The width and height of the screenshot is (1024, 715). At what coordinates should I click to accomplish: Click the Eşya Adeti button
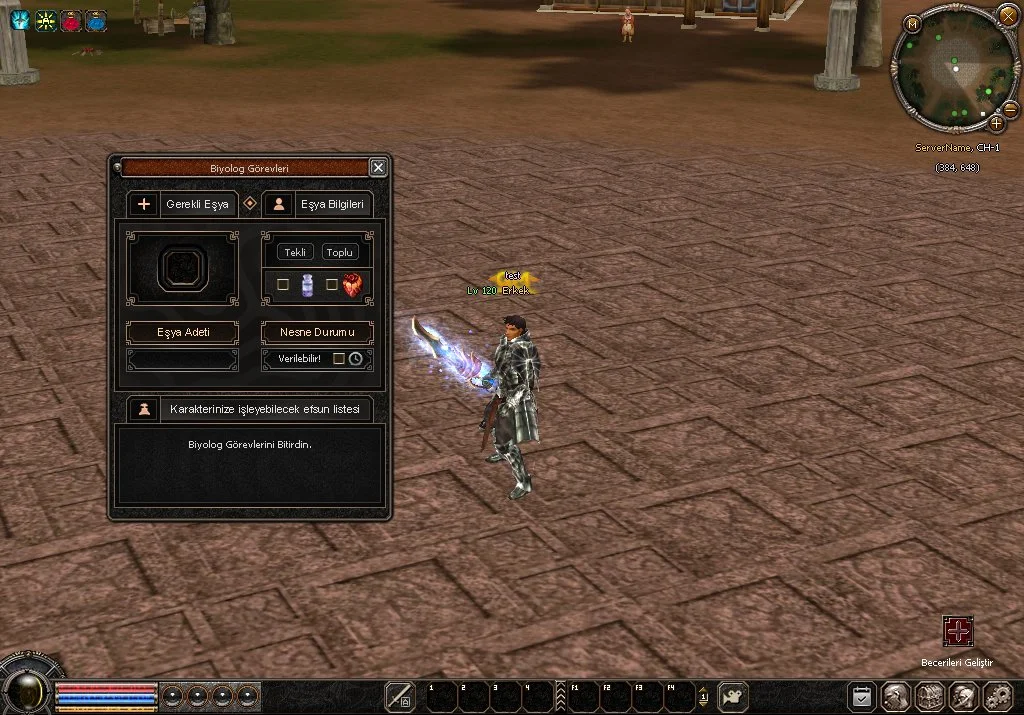(x=183, y=332)
